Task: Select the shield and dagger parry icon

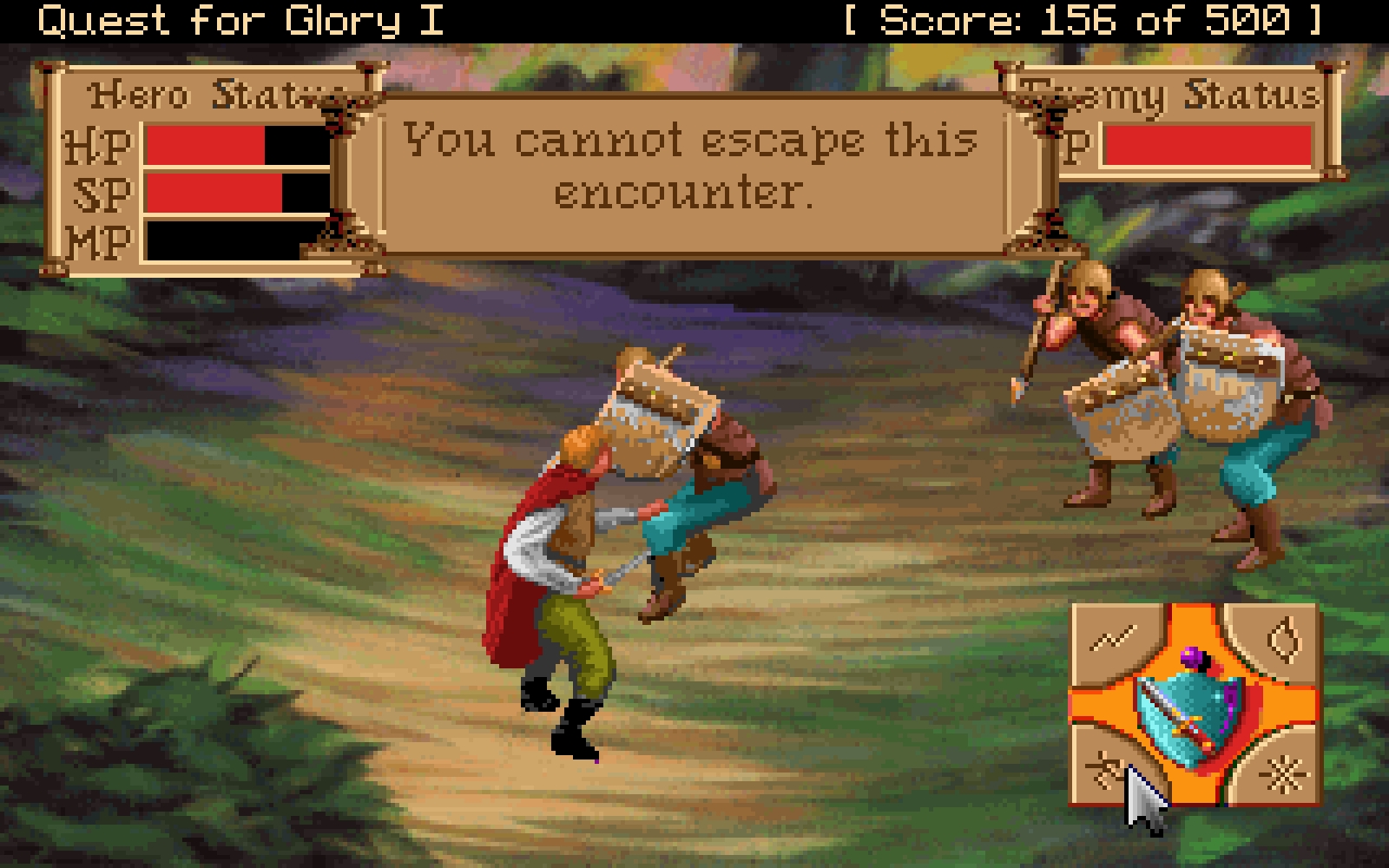Action: 1188,707
